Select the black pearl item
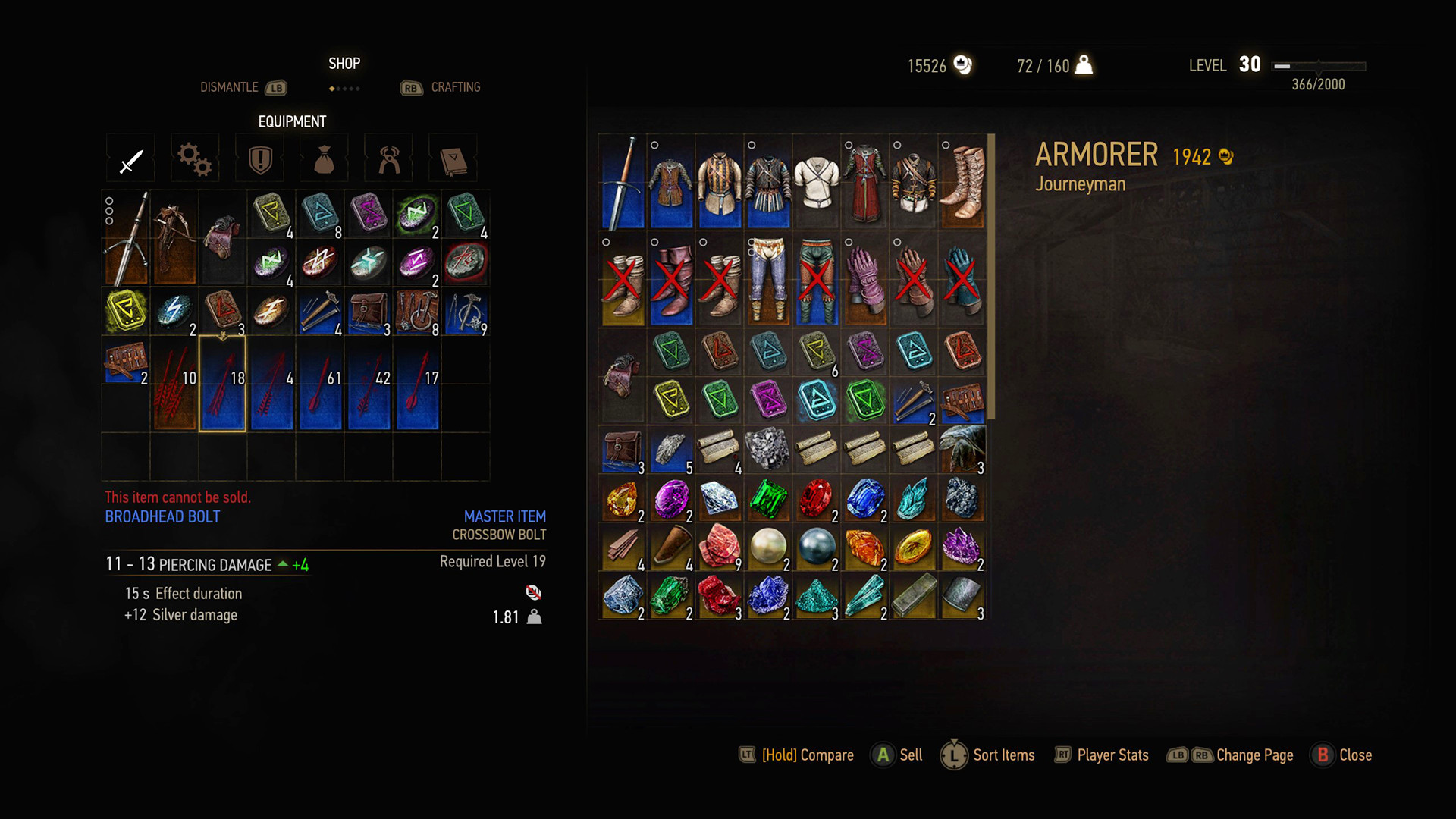Viewport: 1456px width, 819px height. 816,547
